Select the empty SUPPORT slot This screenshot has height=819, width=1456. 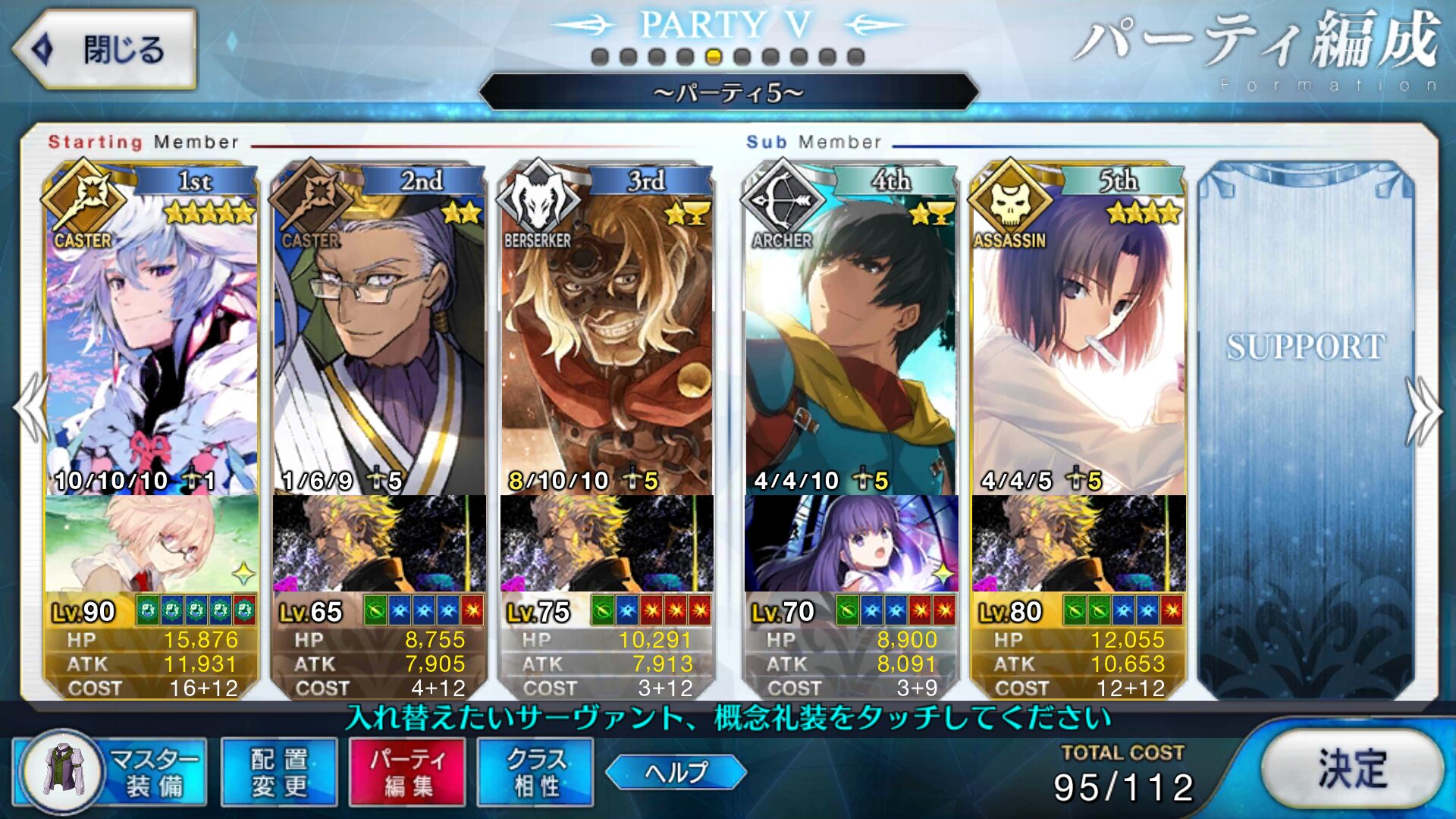point(1306,425)
